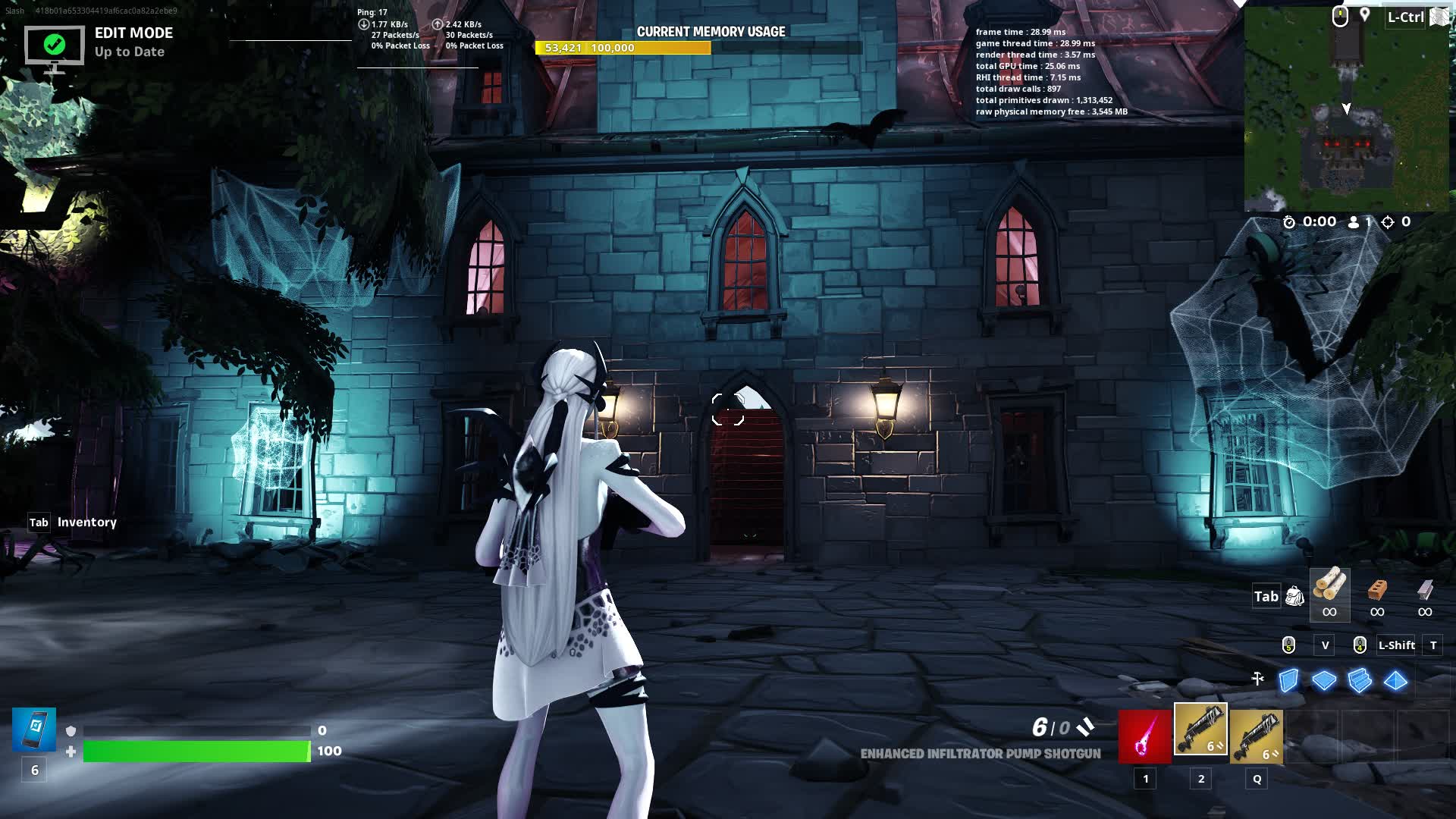This screenshot has width=1456, height=819.
Task: Switch to metal building material
Action: (x=1425, y=590)
